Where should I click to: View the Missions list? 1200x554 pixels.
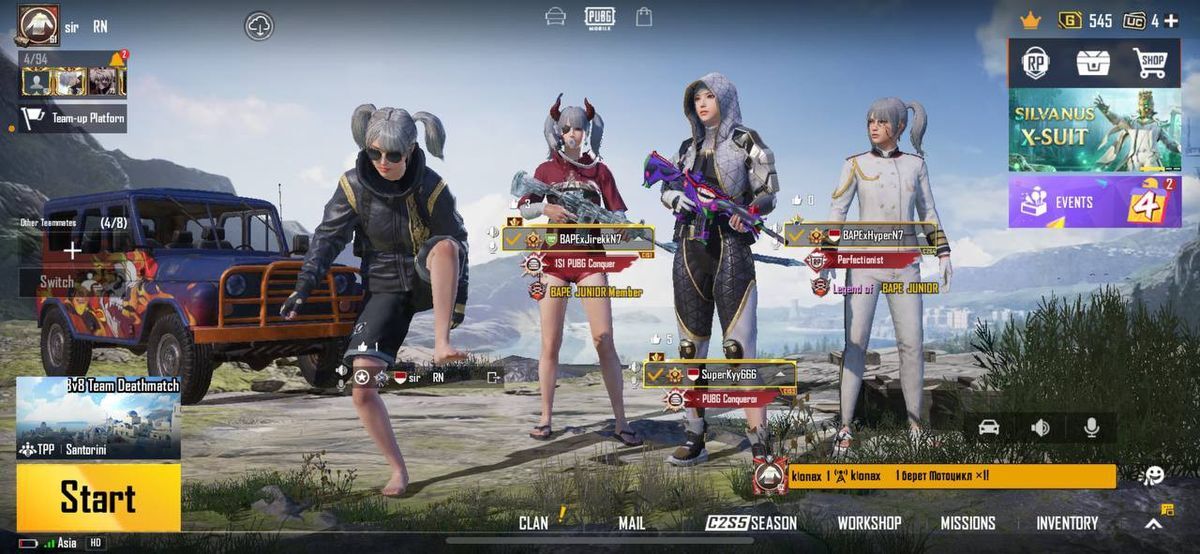[967, 522]
